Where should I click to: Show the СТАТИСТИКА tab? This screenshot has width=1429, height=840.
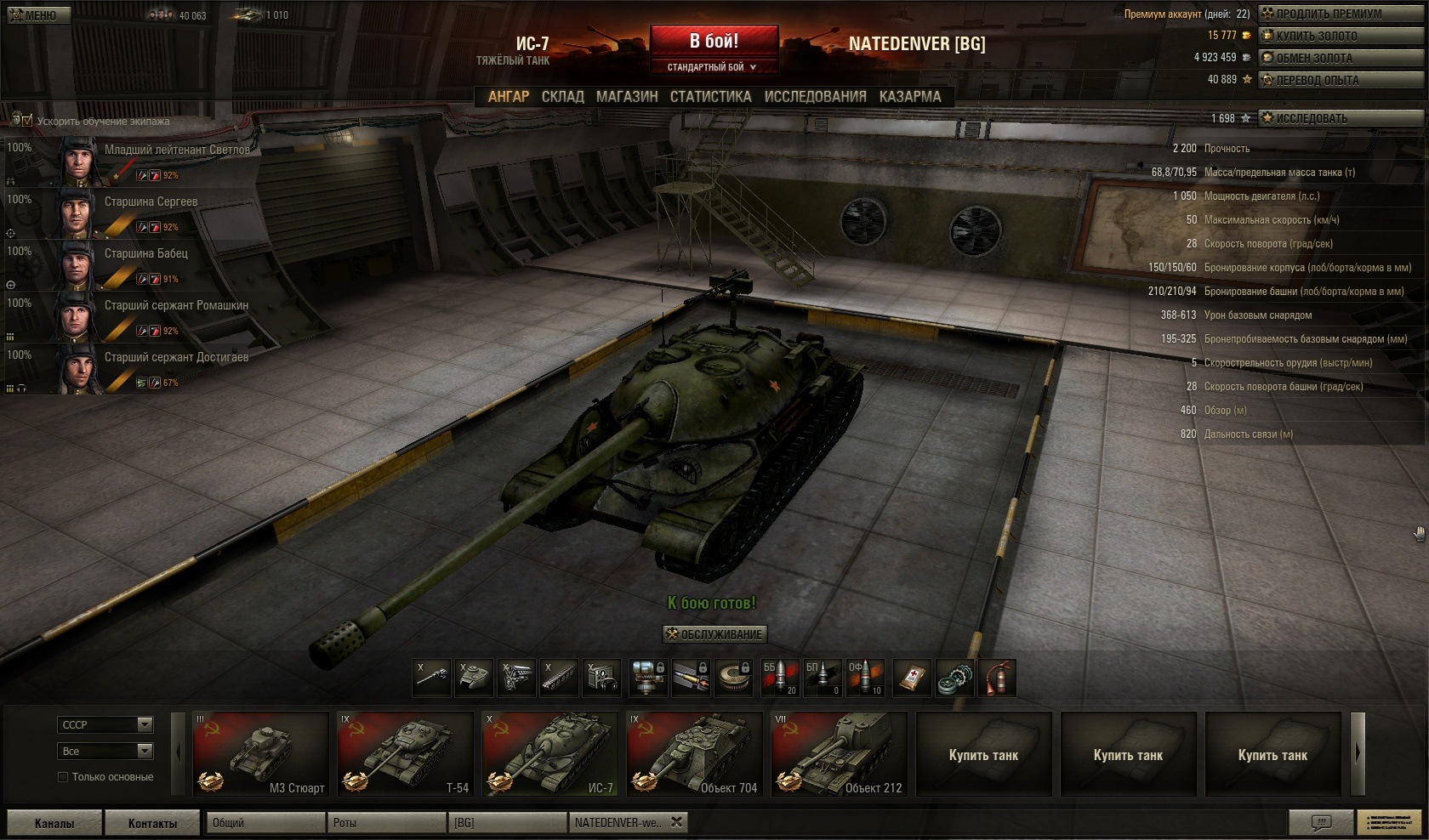pos(710,97)
